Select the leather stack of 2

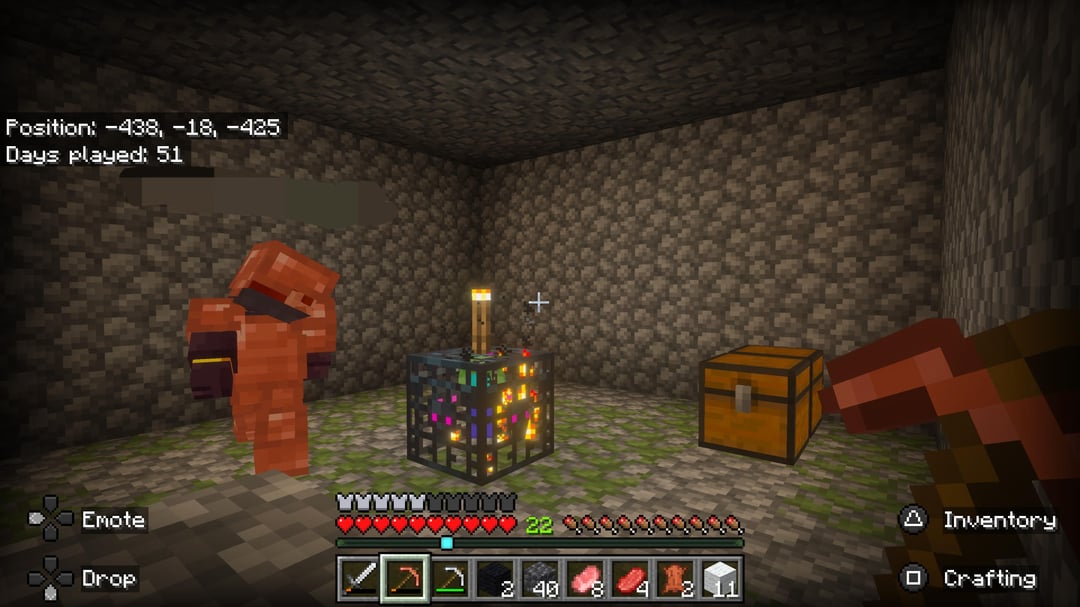[676, 579]
